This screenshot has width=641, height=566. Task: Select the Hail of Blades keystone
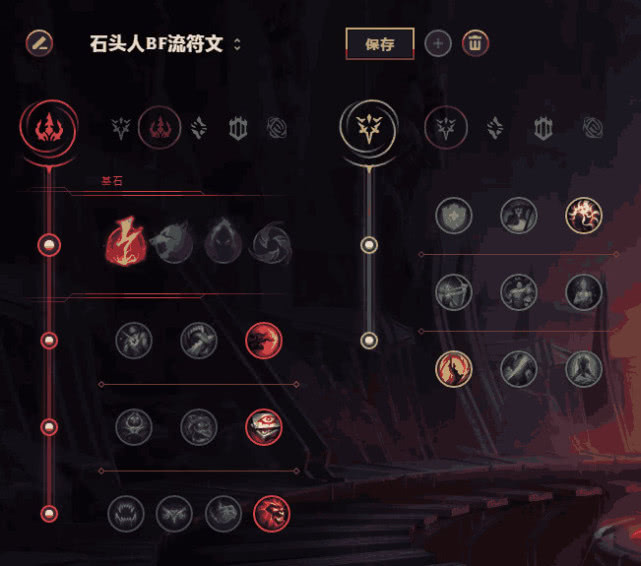tap(269, 241)
